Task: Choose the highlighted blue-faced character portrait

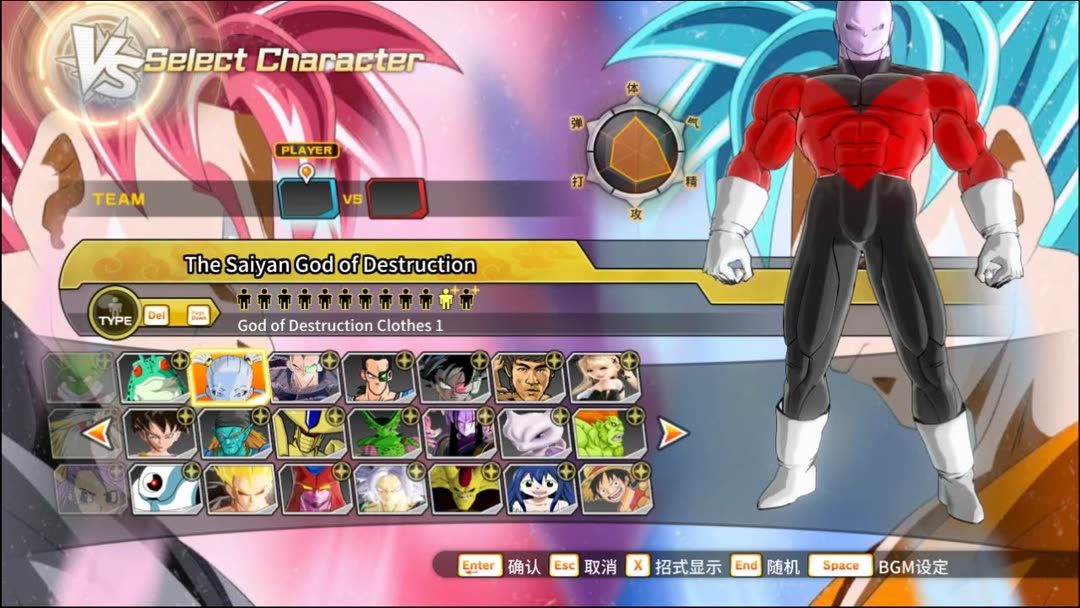Action: [x=229, y=376]
